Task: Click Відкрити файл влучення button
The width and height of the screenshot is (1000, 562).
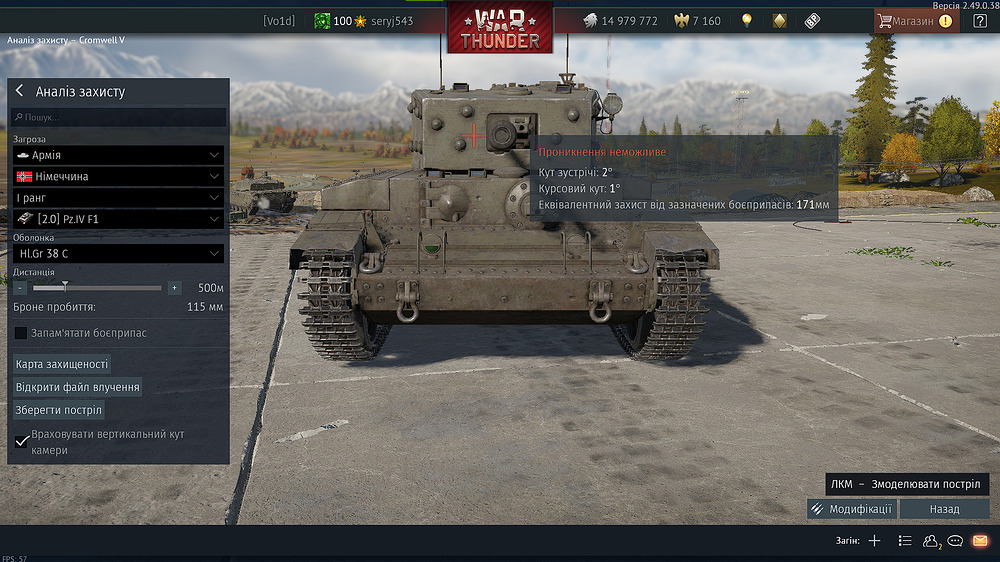Action: tap(77, 387)
